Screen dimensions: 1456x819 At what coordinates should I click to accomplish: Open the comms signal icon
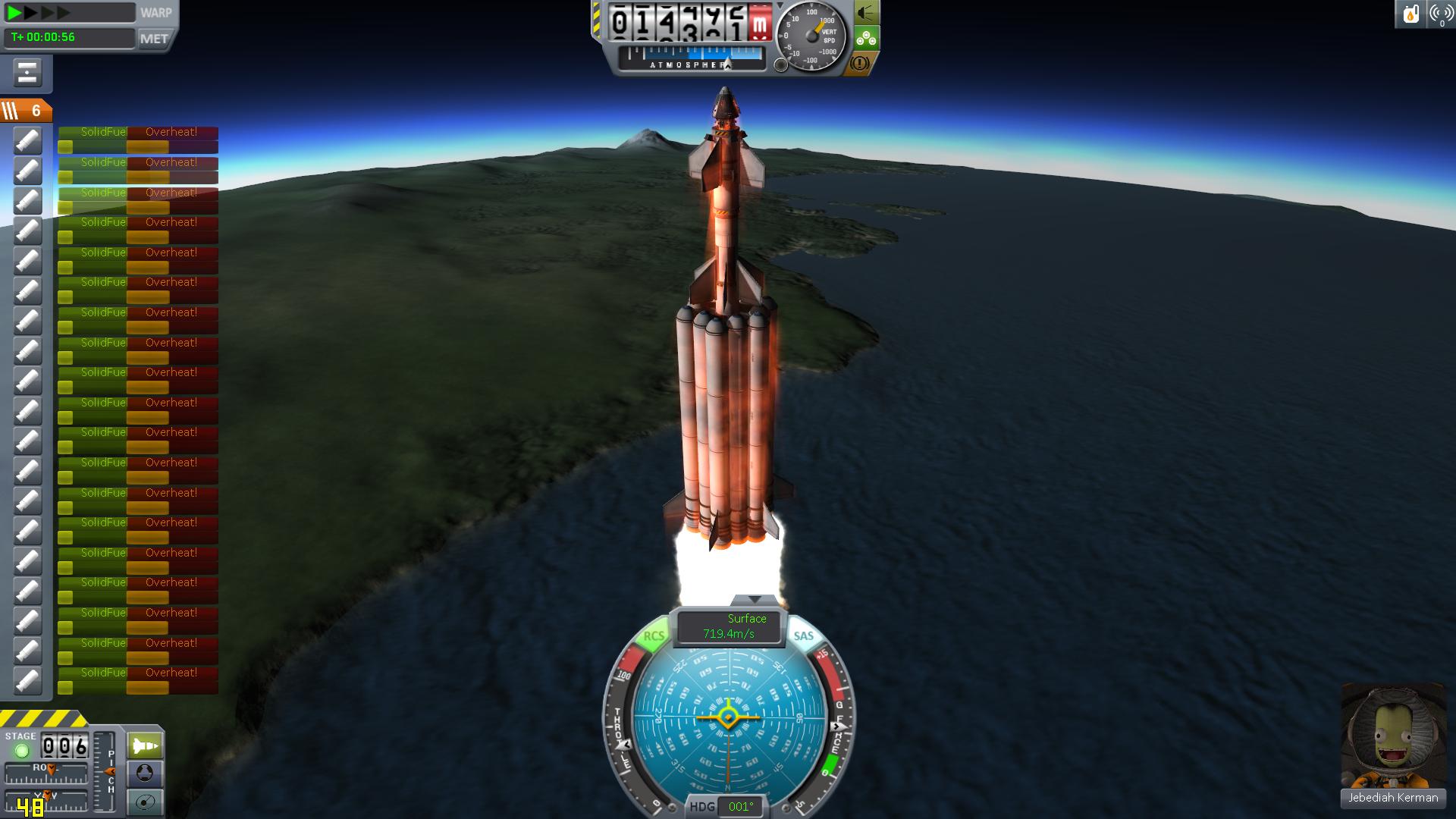[x=1440, y=14]
